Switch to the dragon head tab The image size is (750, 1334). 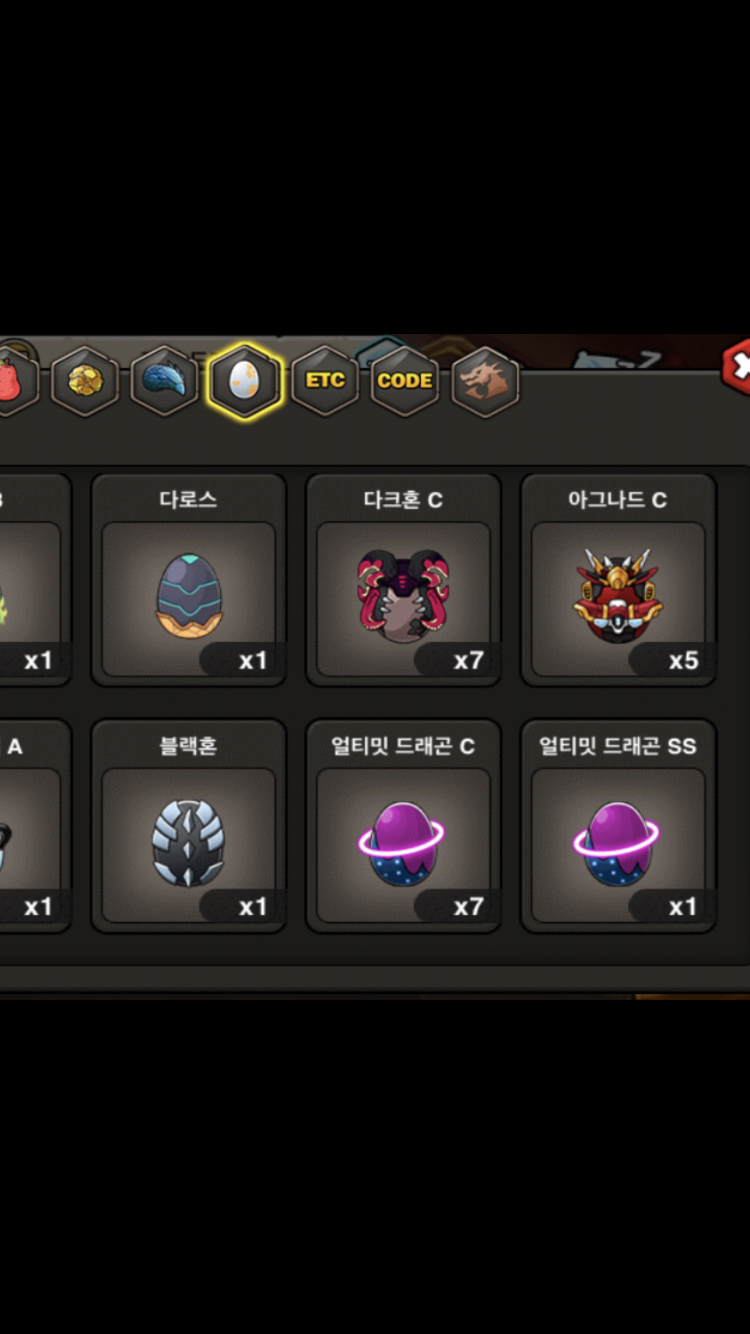click(485, 381)
